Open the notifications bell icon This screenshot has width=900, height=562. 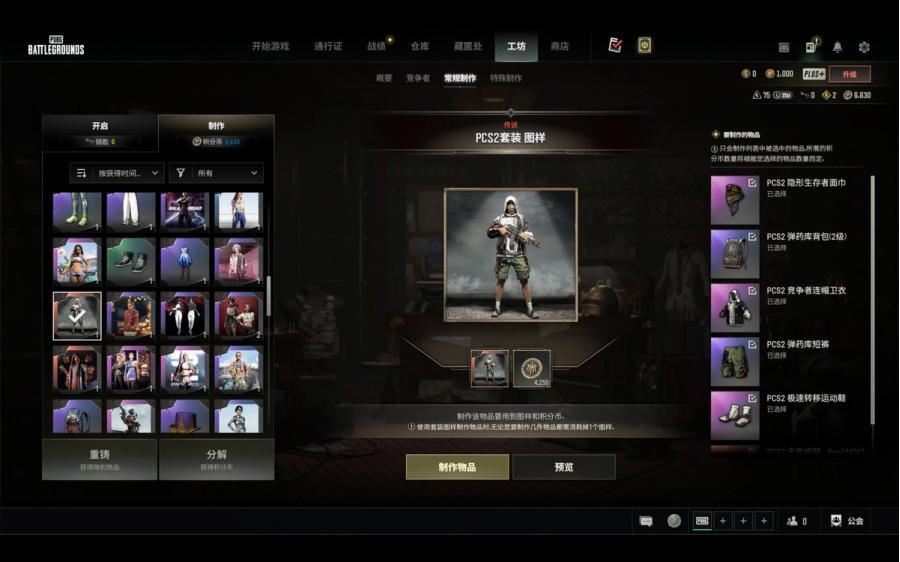pos(837,47)
